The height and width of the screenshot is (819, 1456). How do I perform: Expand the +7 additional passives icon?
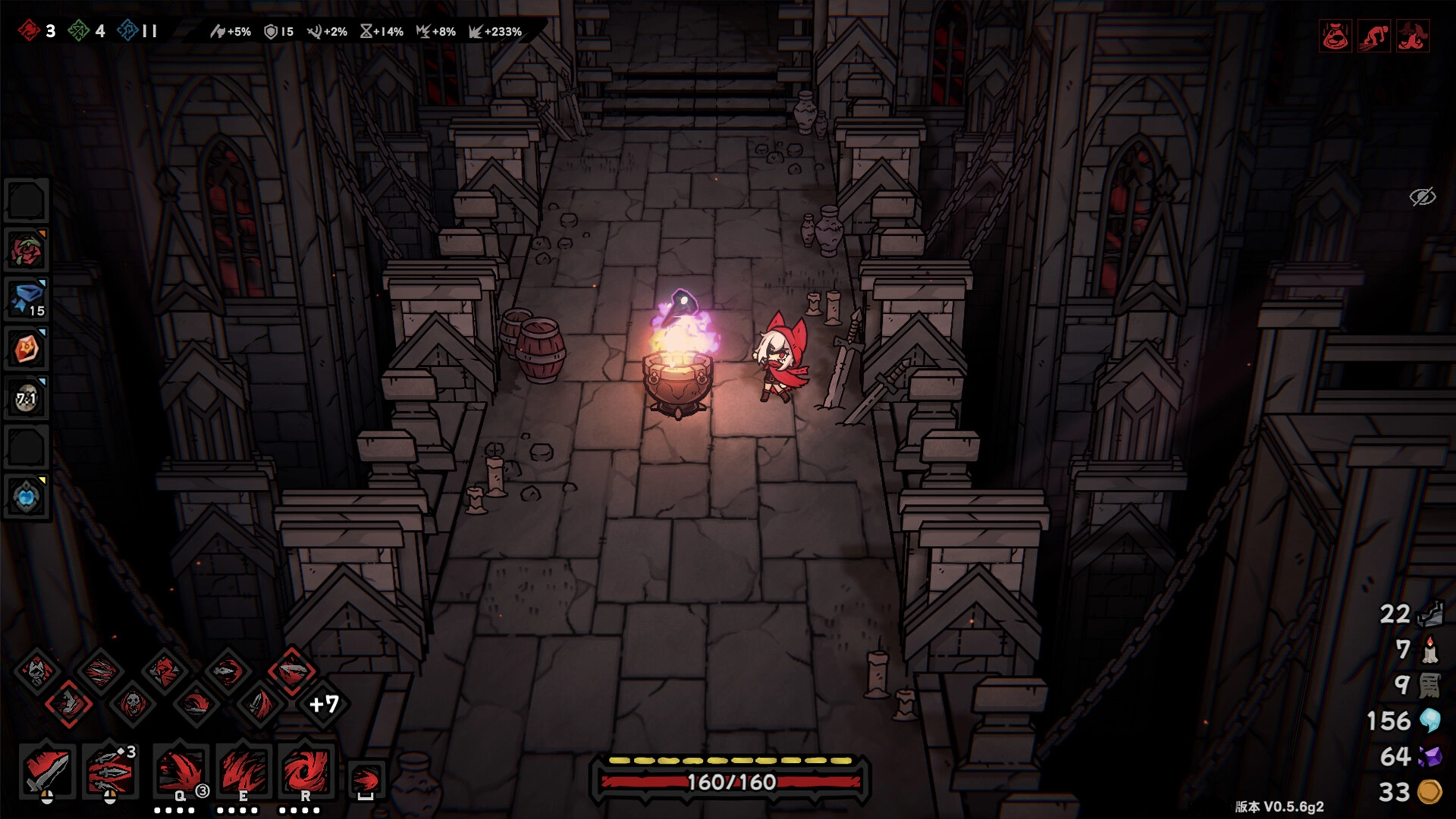tap(324, 704)
